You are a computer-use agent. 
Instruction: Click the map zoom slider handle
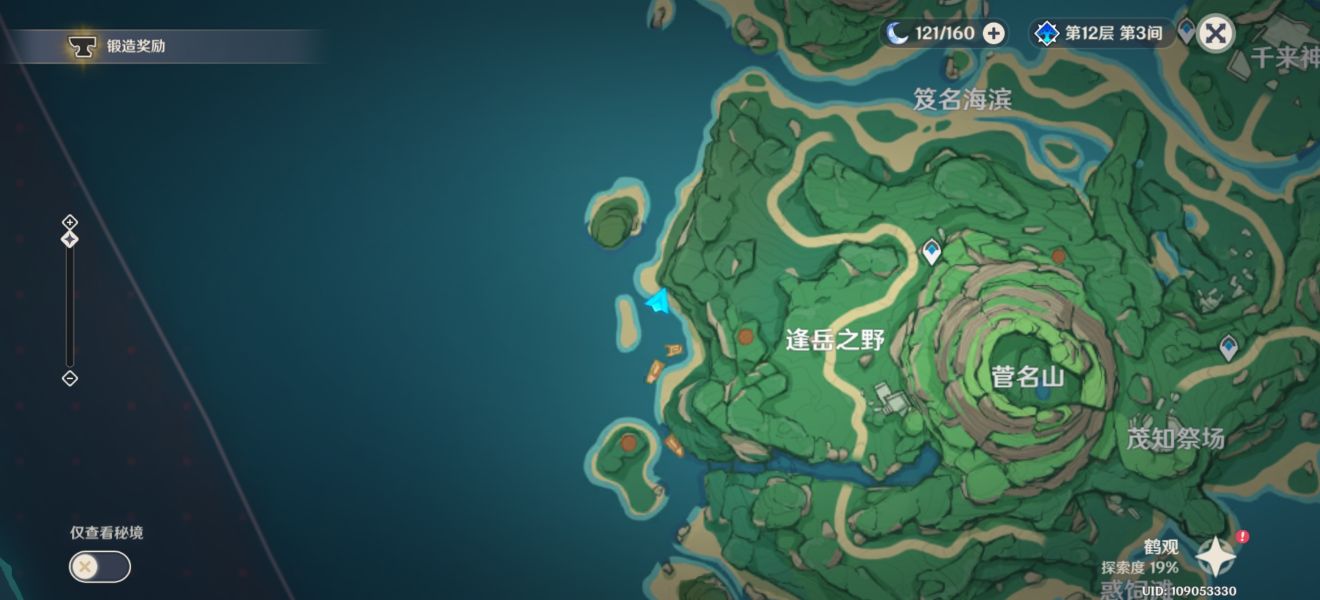[69, 239]
